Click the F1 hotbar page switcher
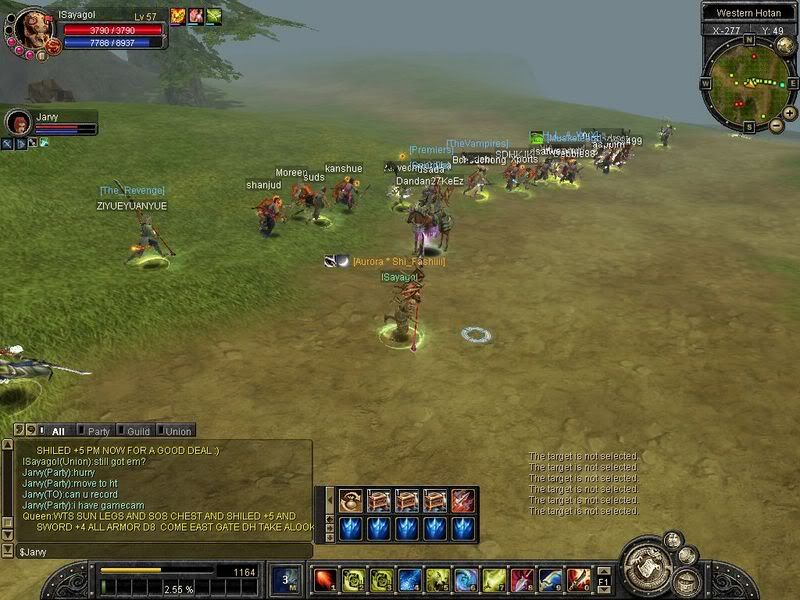800x600 pixels. tap(603, 579)
